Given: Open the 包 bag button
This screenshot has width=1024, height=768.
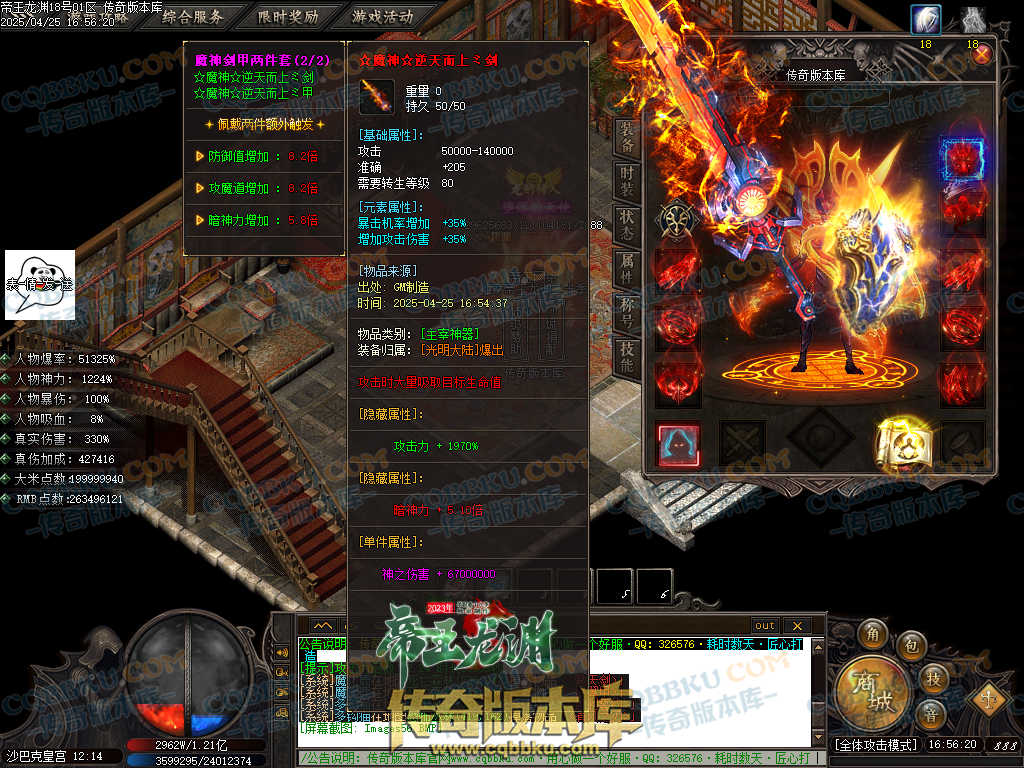Looking at the screenshot, I should pos(911,643).
